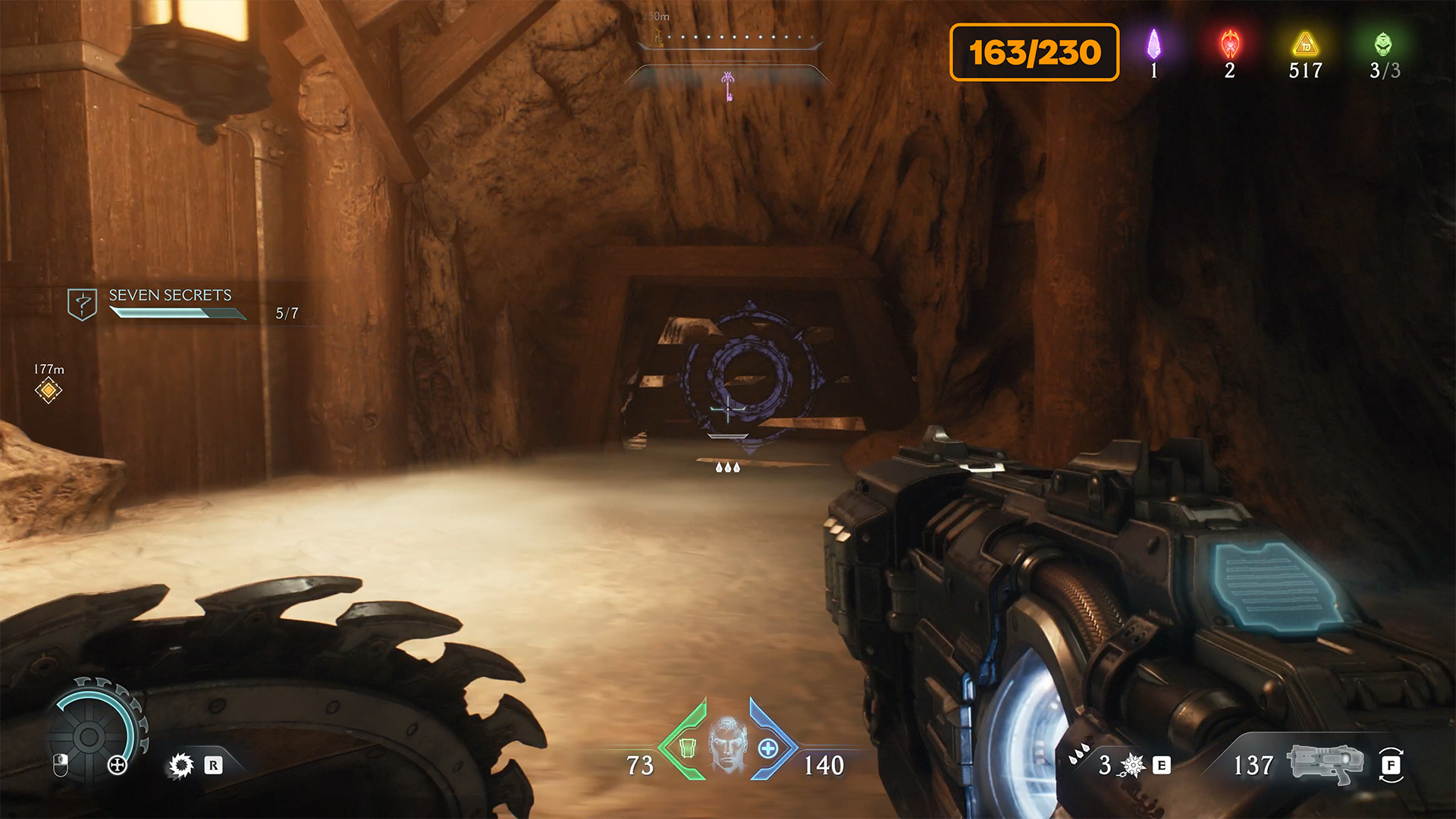Activate the spiked melee ability icon
This screenshot has height=819, width=1456.
[x=181, y=765]
